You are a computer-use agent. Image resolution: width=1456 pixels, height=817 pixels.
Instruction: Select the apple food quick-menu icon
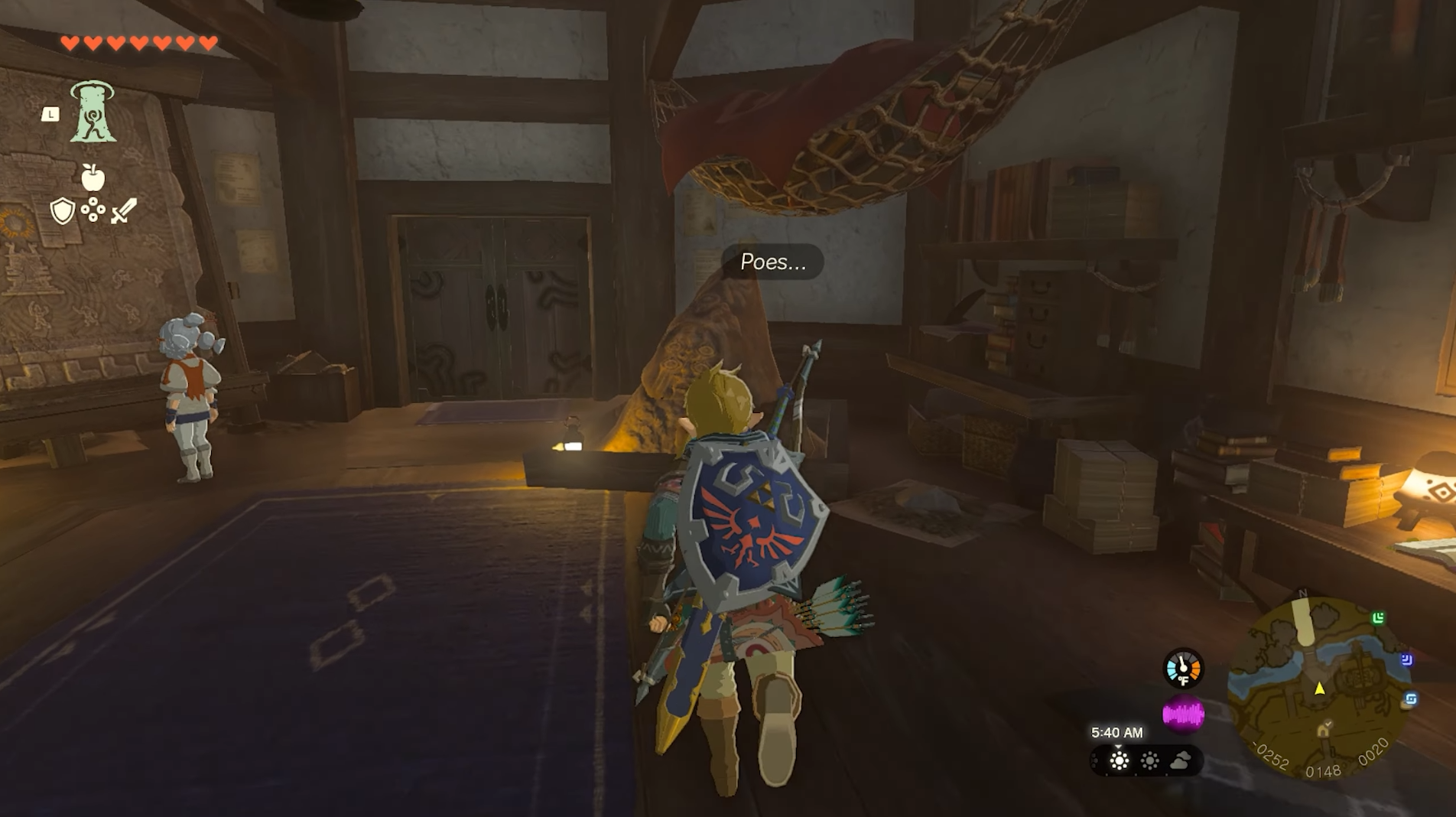pos(93,177)
